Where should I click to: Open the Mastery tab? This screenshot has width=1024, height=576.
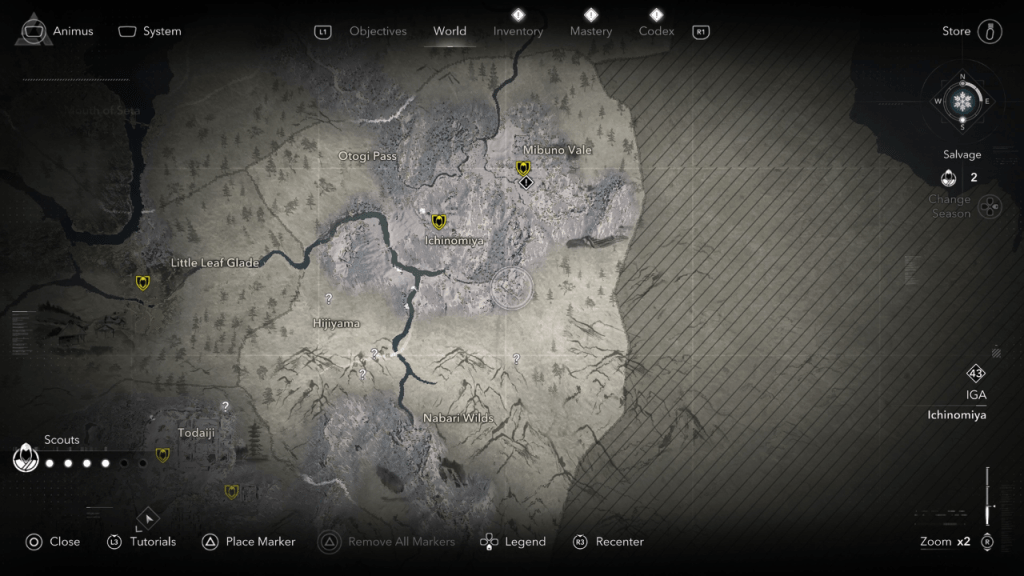[591, 31]
